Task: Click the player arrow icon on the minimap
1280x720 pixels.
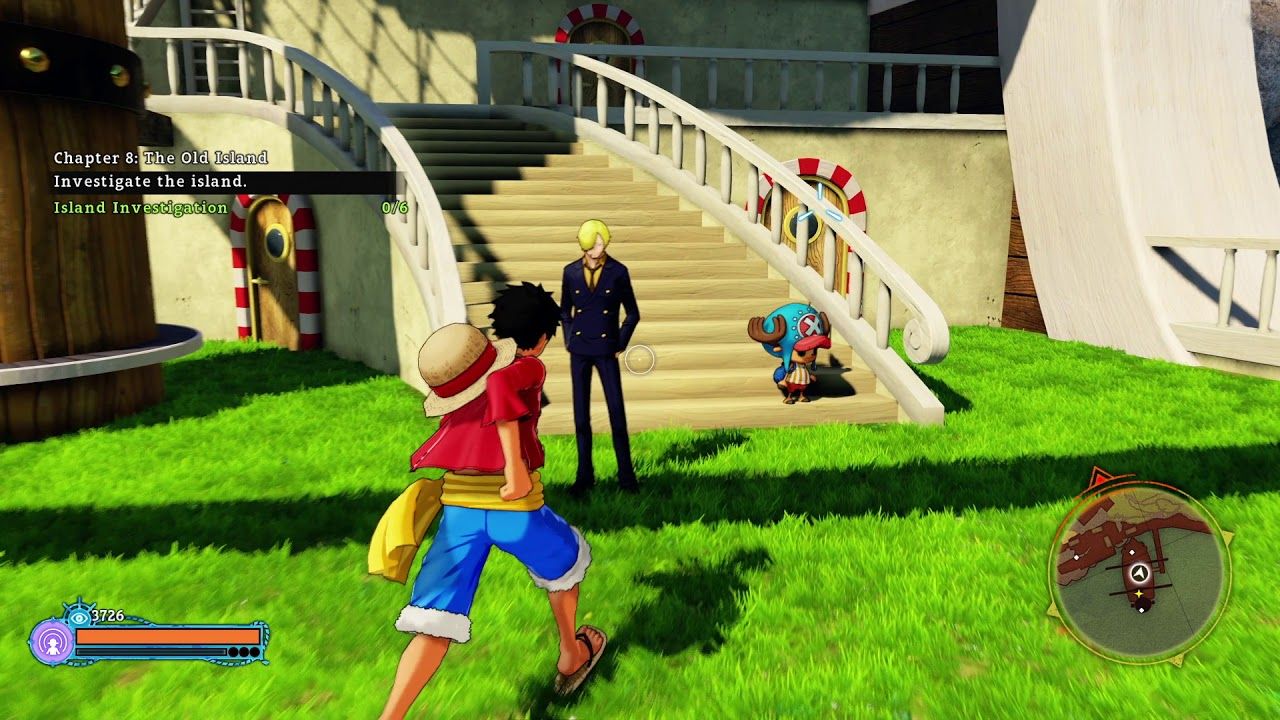Action: click(x=1139, y=572)
